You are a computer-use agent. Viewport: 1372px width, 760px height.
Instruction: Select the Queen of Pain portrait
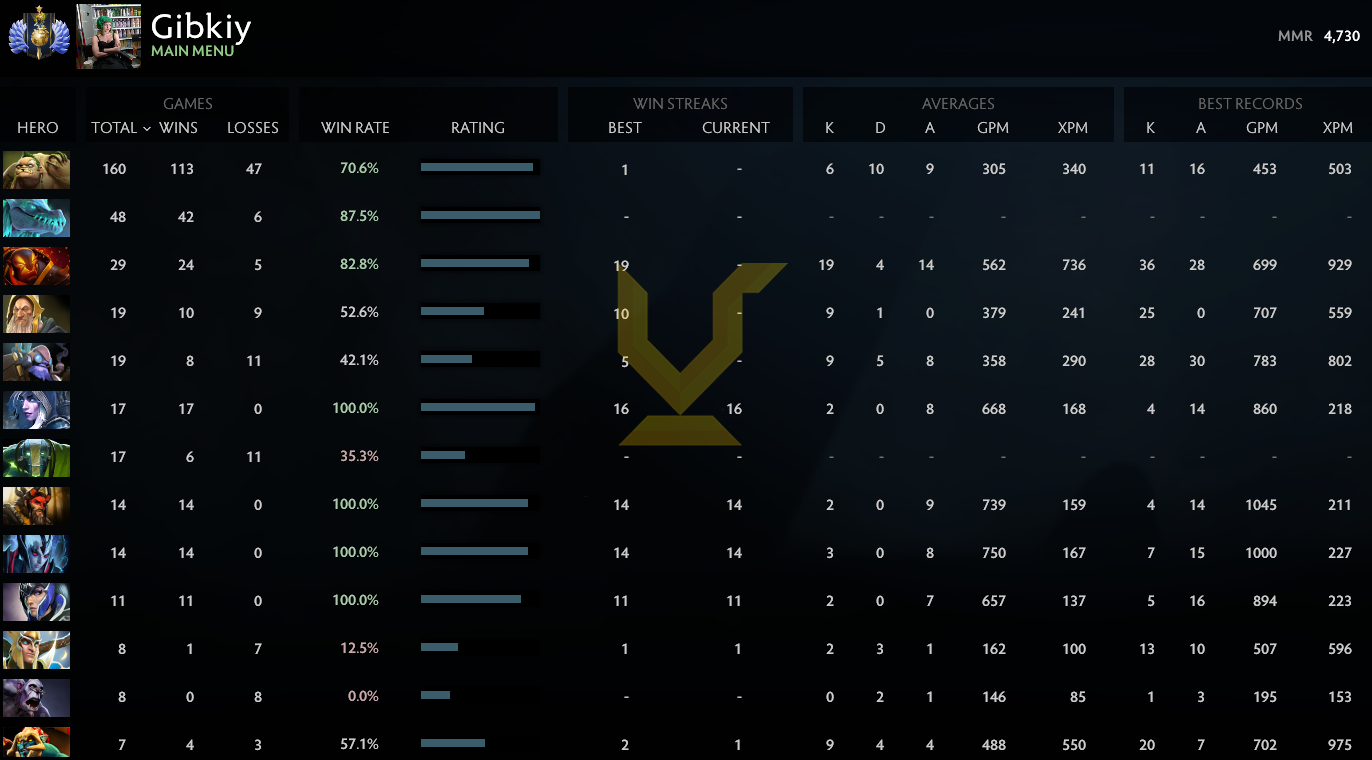tap(36, 553)
